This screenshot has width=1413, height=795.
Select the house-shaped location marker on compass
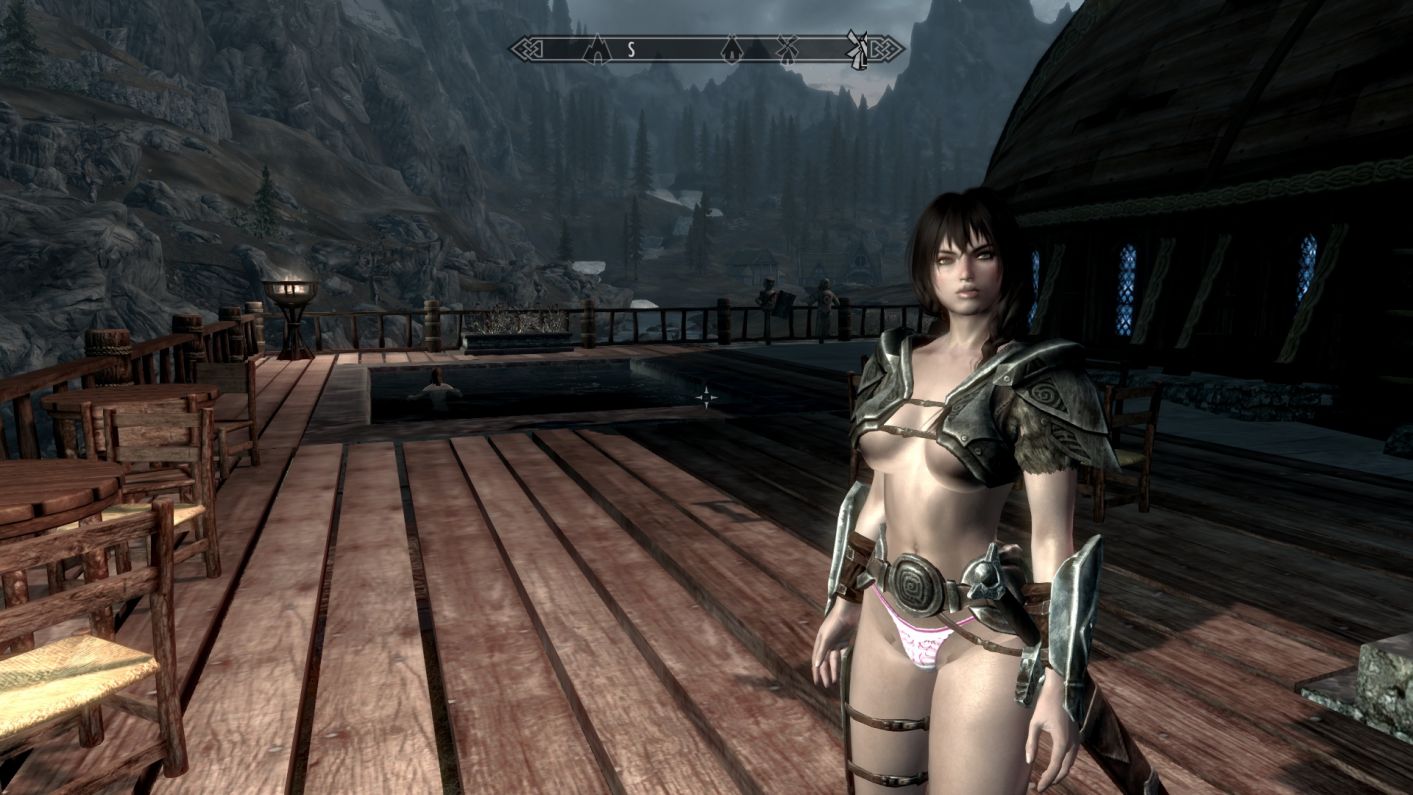click(732, 48)
